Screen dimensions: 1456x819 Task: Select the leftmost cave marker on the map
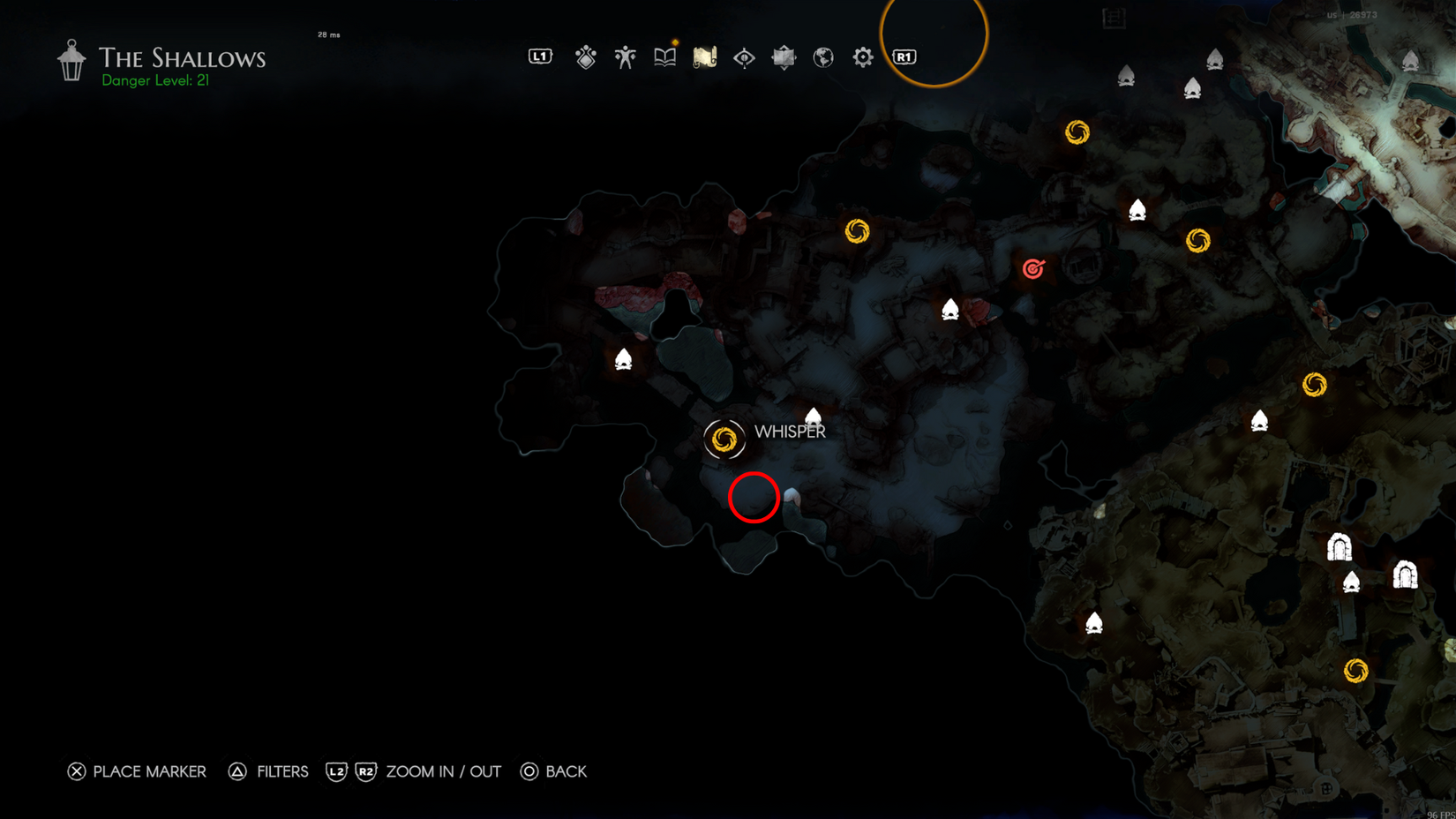pos(624,358)
